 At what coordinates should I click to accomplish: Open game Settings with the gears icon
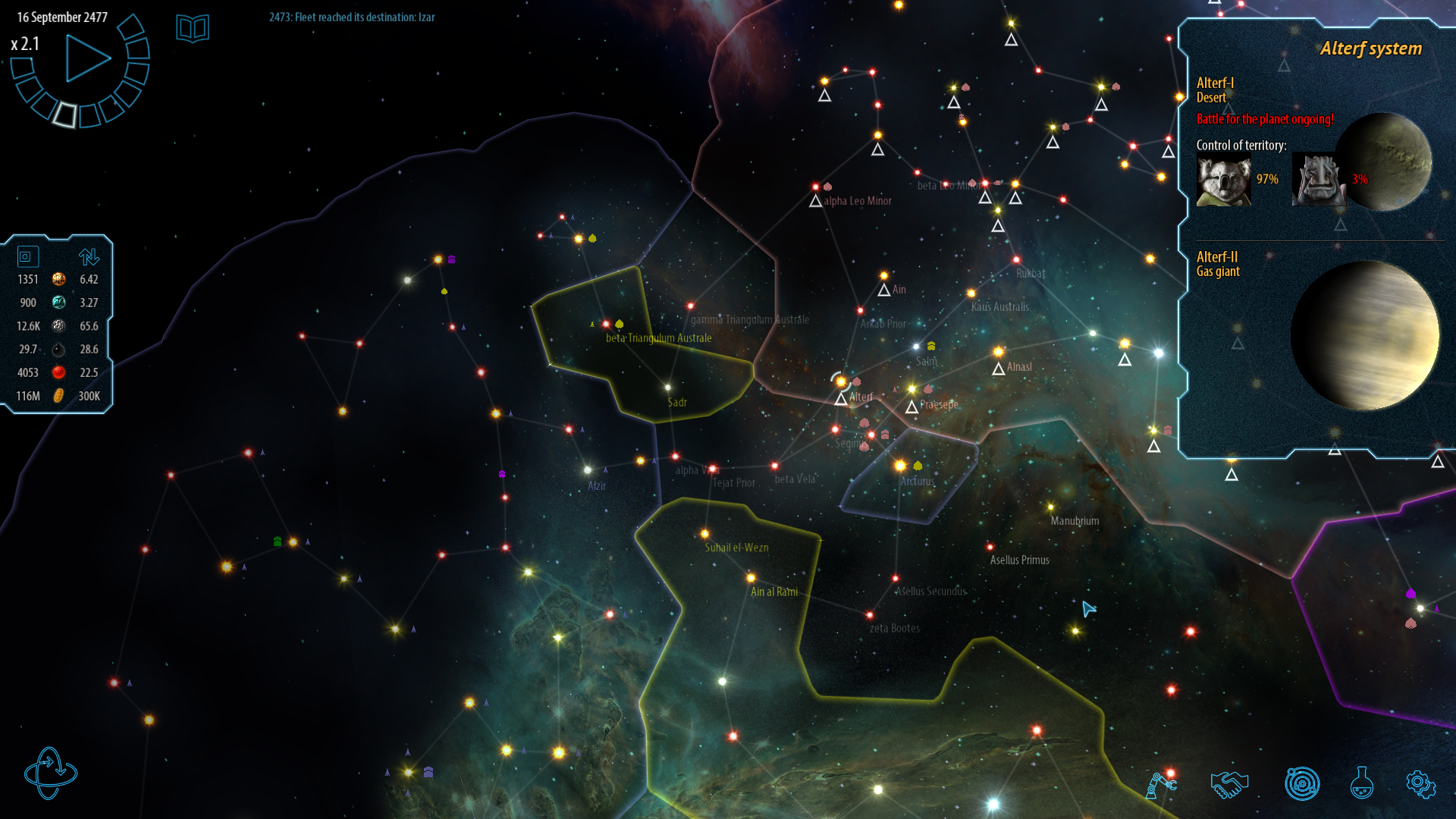pyautogui.click(x=1420, y=784)
